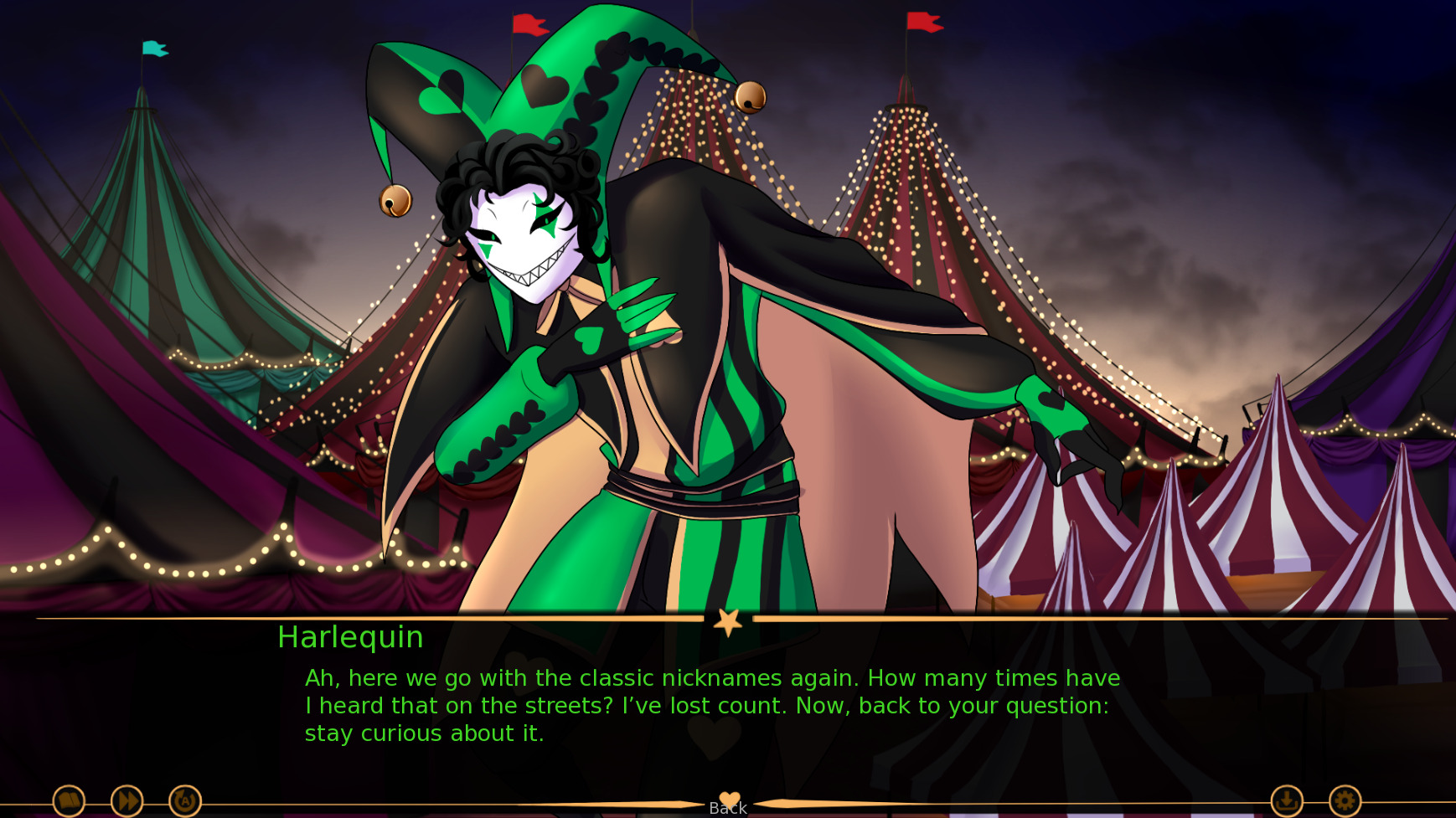
Task: Click the Harlequin name label
Action: [x=349, y=638]
